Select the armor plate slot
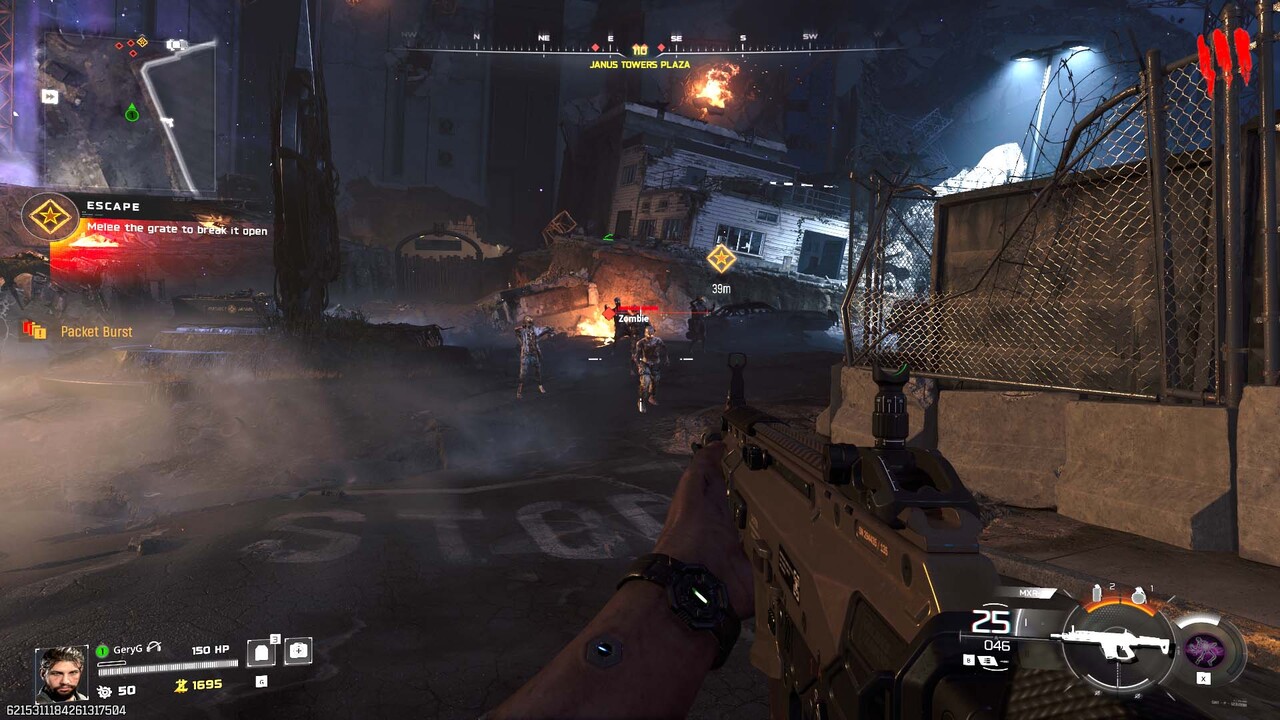 261,653
